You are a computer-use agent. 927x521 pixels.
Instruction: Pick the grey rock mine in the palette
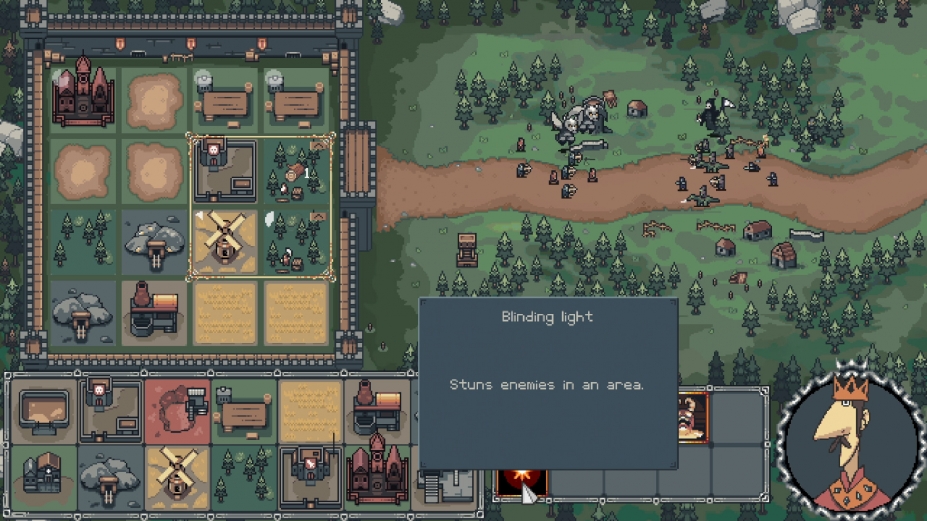click(110, 476)
